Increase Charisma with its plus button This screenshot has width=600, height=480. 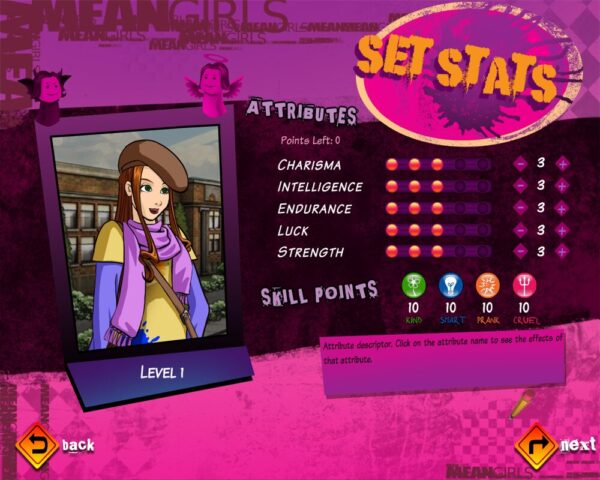(x=562, y=164)
